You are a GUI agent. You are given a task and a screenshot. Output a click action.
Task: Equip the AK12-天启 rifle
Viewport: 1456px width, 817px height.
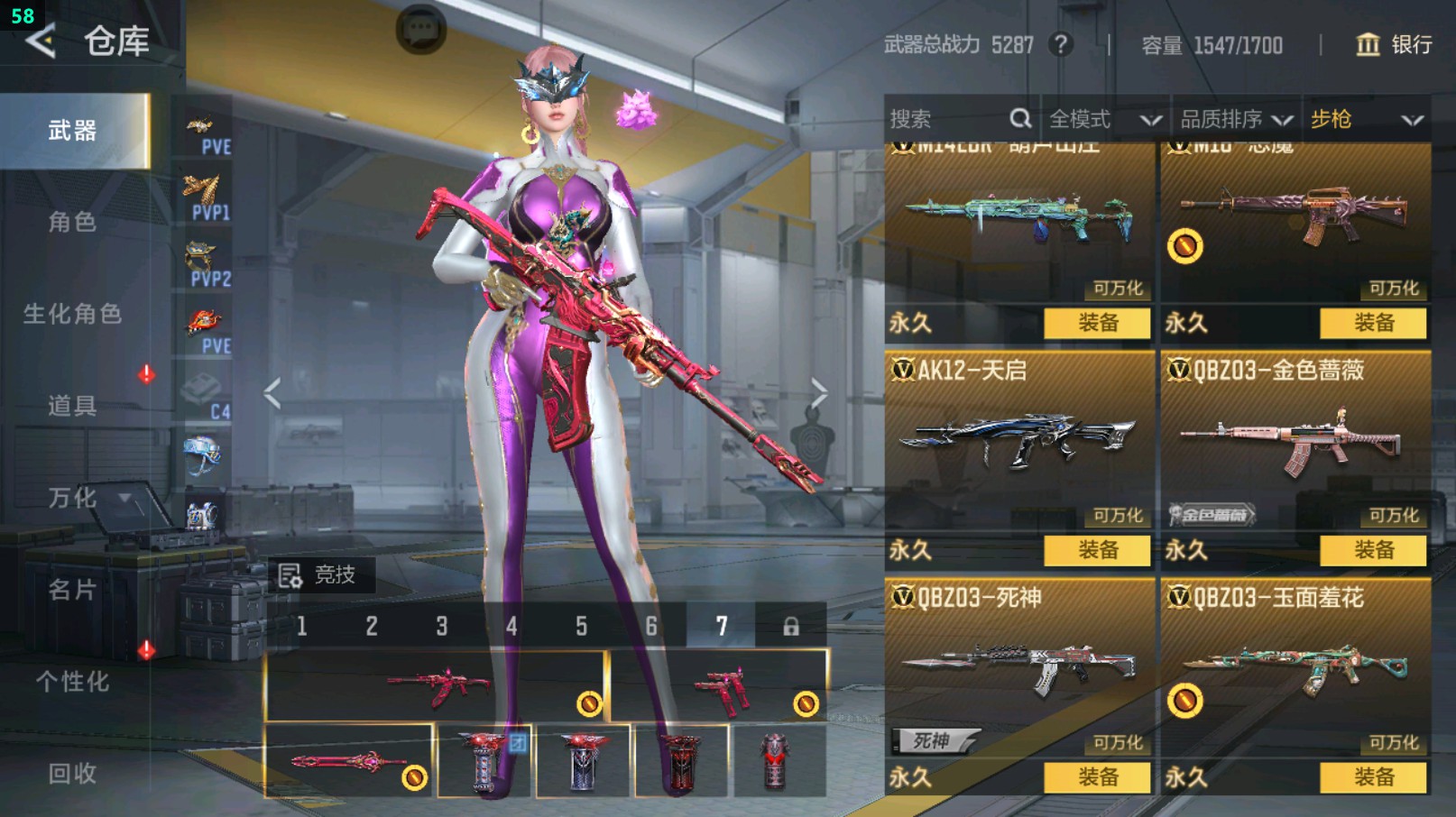pos(1097,550)
